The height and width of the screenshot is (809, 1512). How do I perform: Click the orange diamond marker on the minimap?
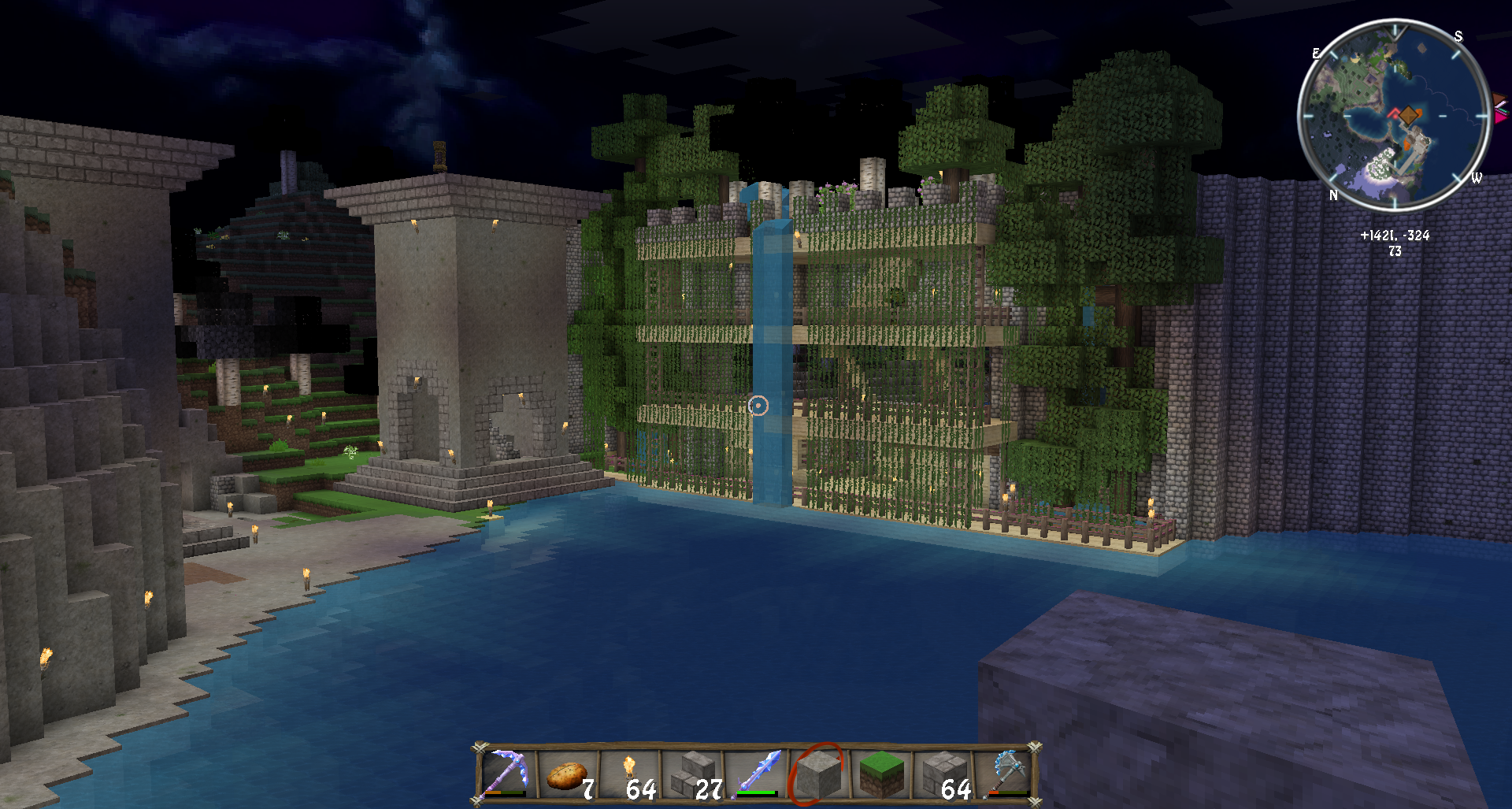[1408, 115]
